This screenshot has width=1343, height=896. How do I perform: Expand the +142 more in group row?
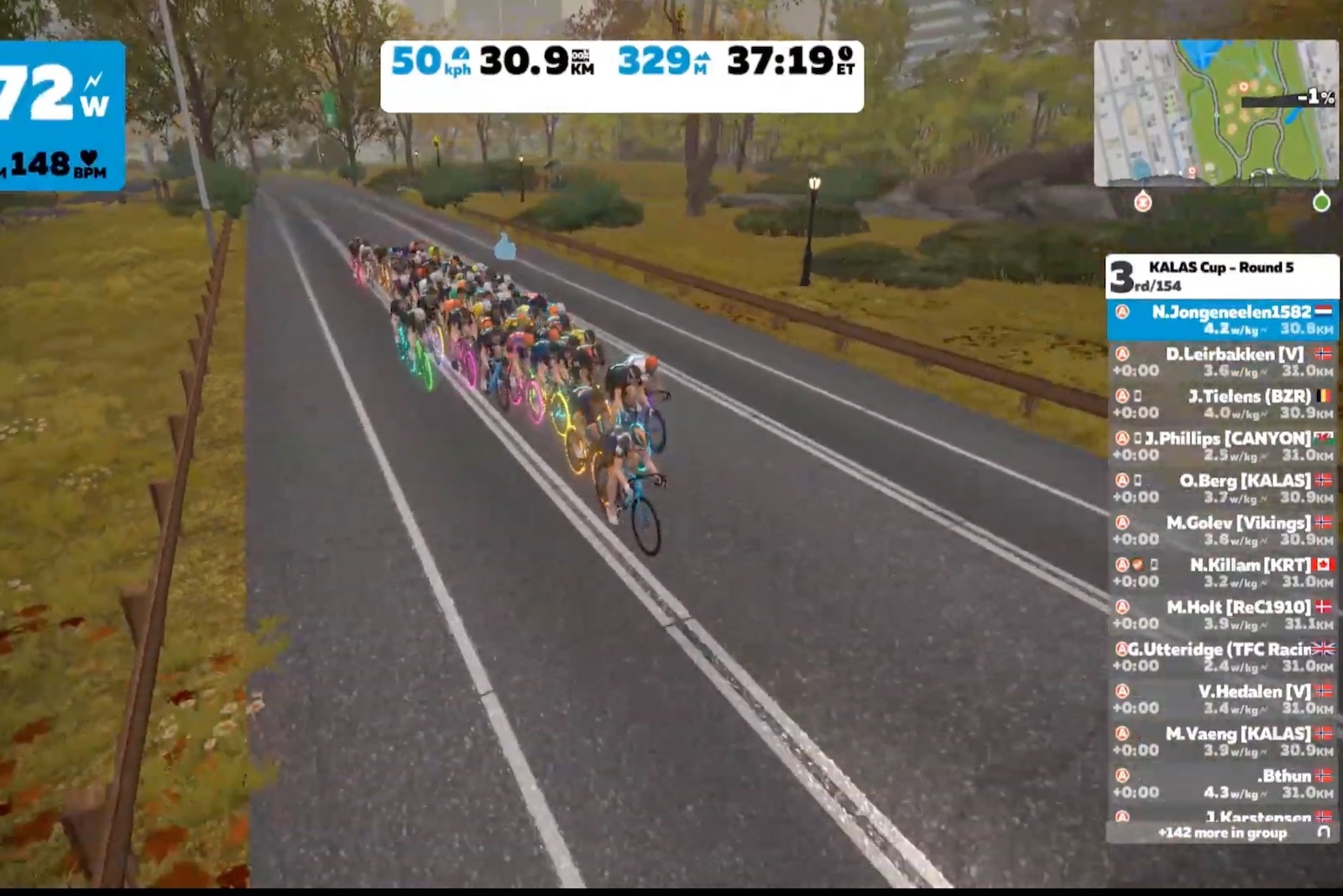(x=1222, y=832)
